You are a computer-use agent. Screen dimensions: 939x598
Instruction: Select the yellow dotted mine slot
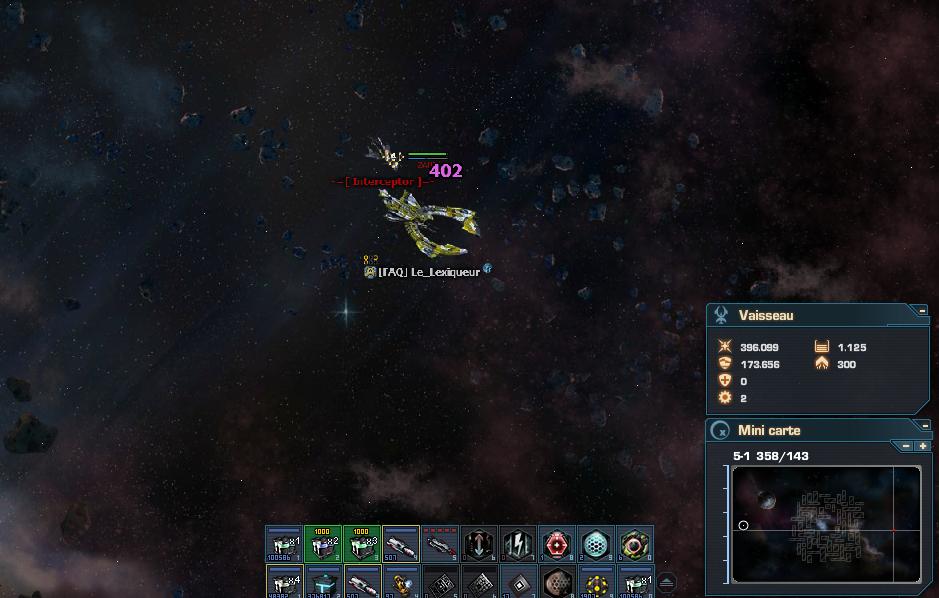[x=596, y=583]
